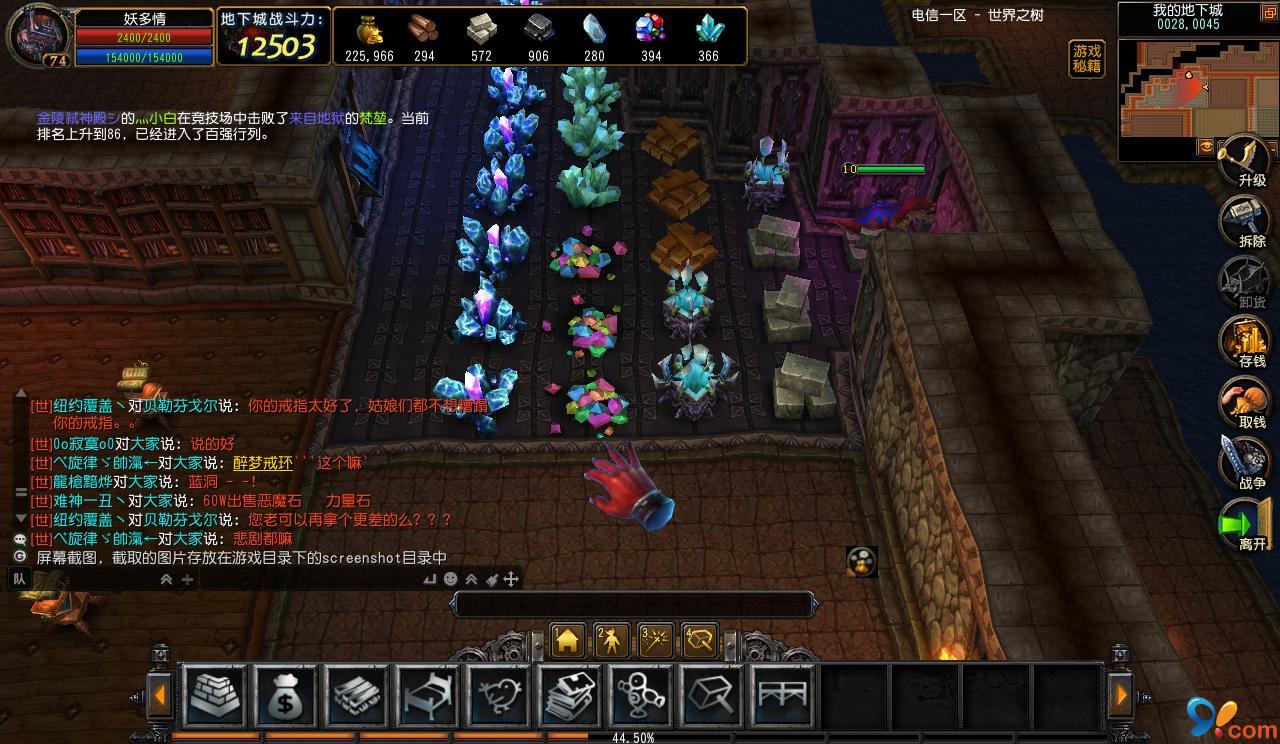Select the chick hatchery build slot
The height and width of the screenshot is (744, 1280).
coord(498,694)
